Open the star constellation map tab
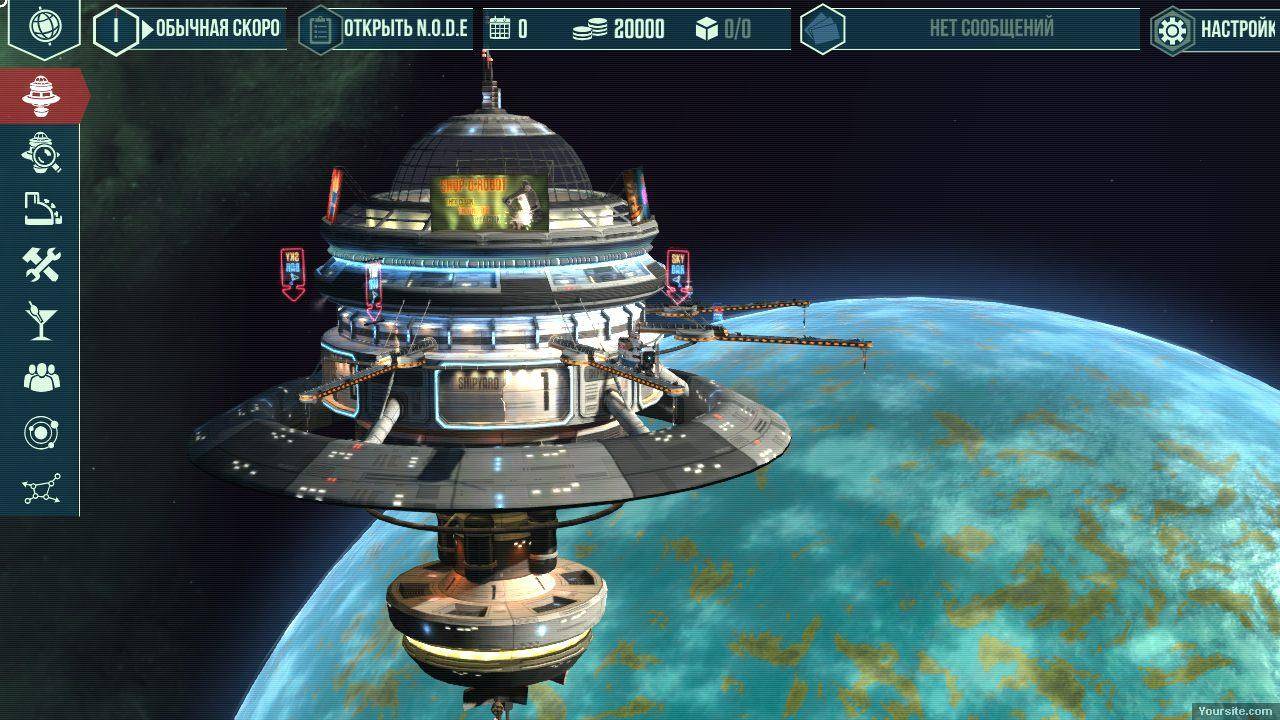Viewport: 1280px width, 720px height. [x=41, y=490]
